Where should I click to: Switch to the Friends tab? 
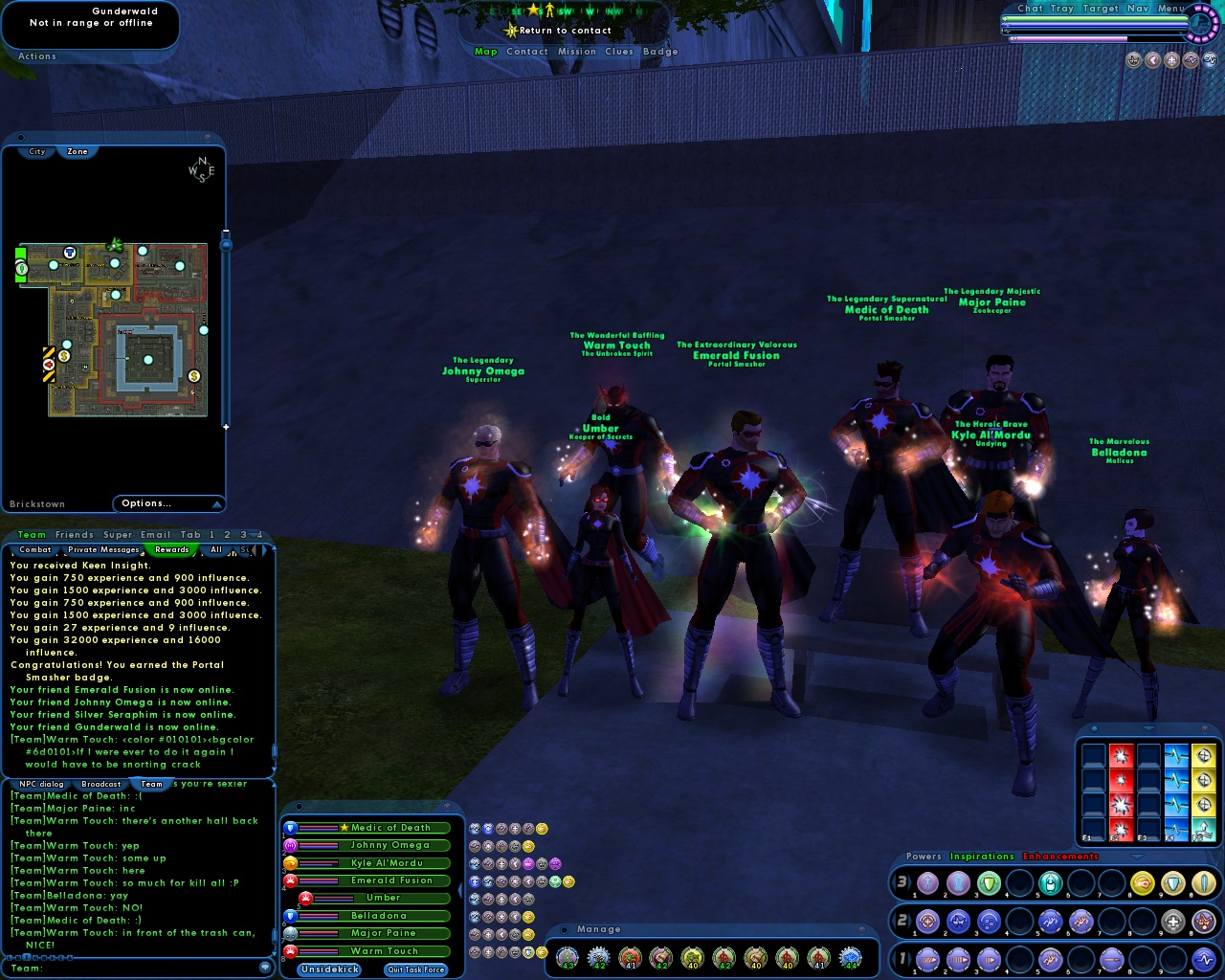click(75, 535)
